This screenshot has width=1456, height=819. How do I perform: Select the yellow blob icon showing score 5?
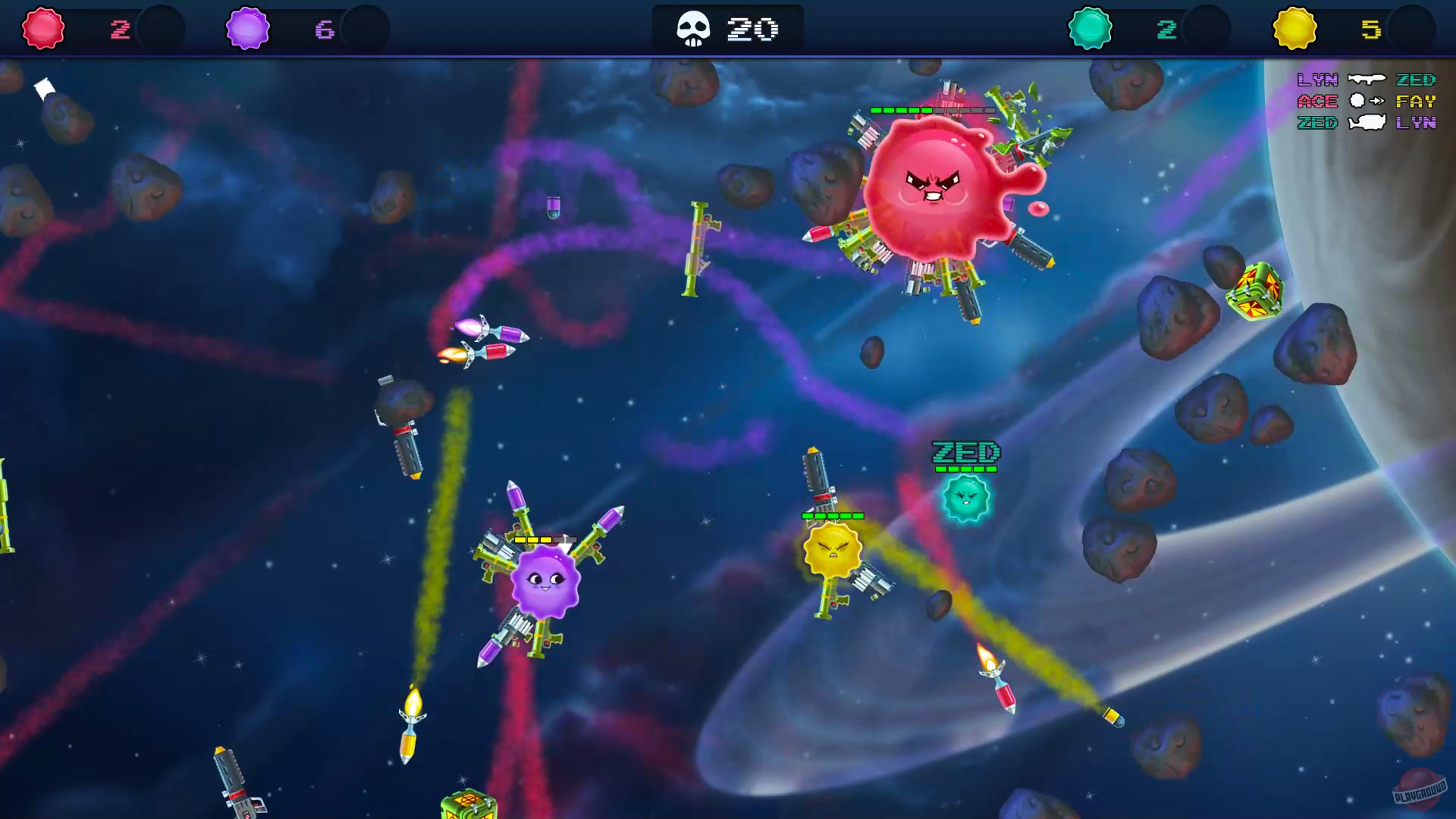1295,29
